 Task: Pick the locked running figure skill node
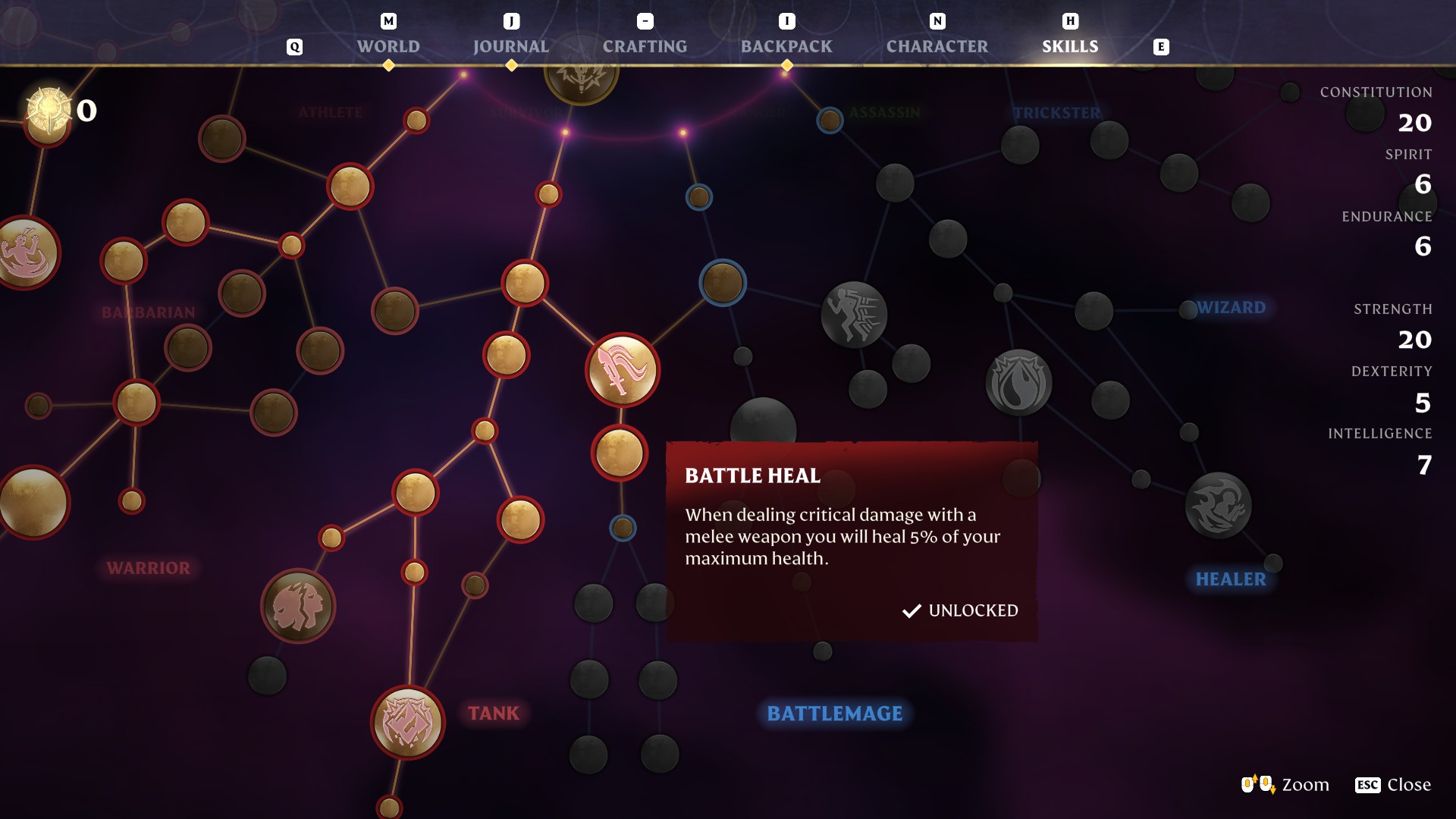854,315
